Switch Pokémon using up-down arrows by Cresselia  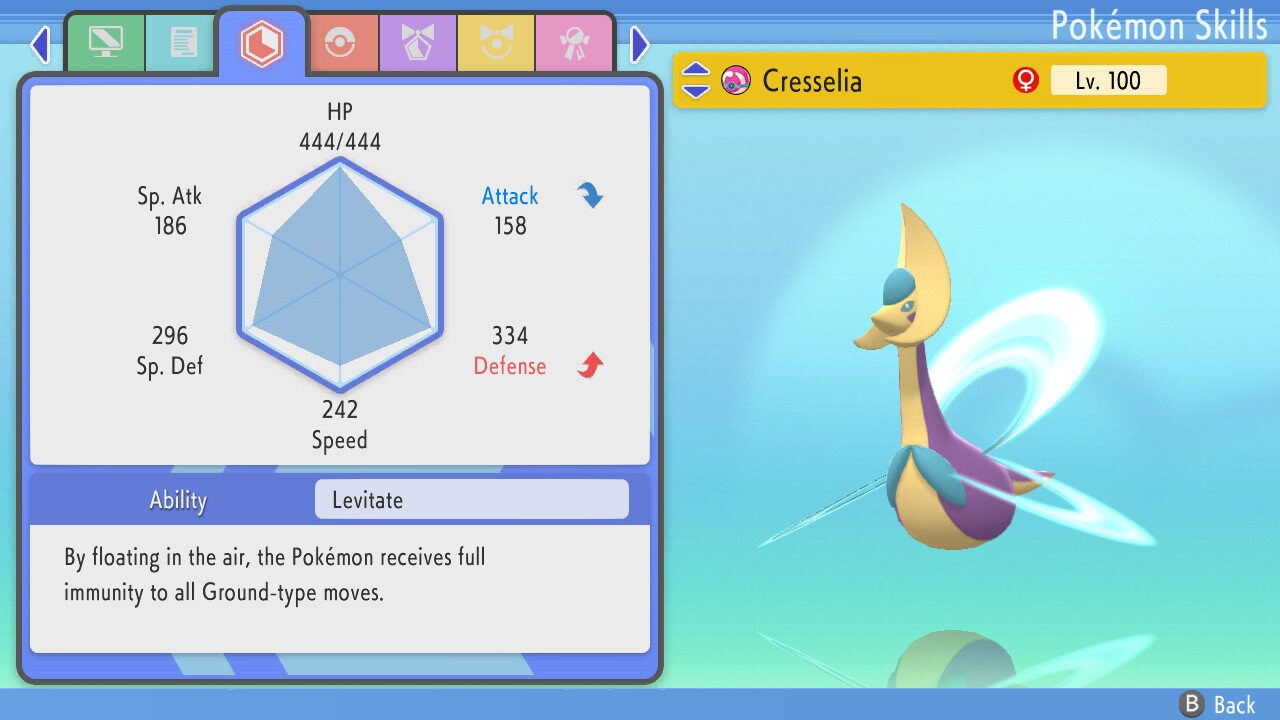coord(695,80)
